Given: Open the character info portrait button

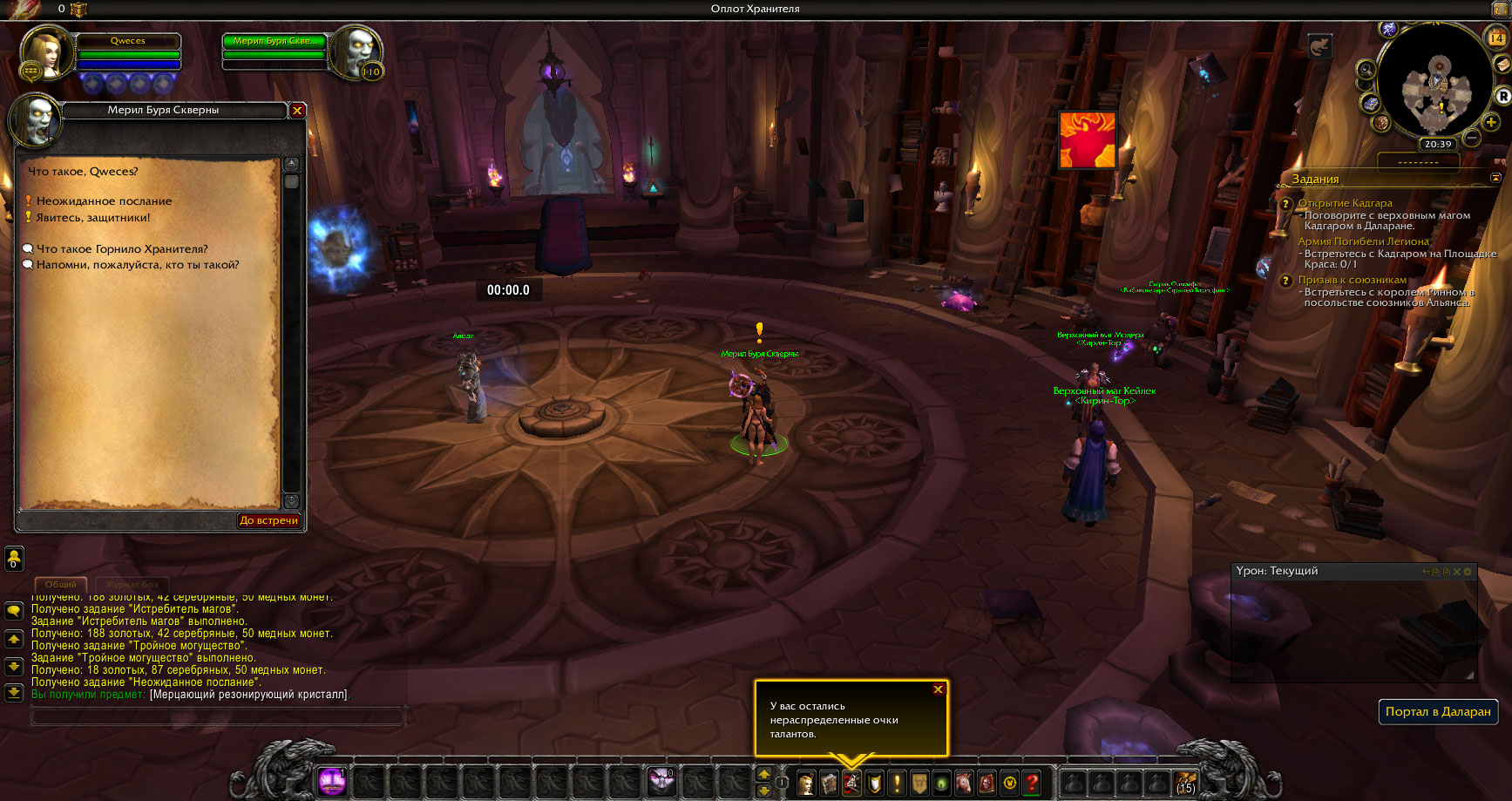Looking at the screenshot, I should click(x=806, y=783).
